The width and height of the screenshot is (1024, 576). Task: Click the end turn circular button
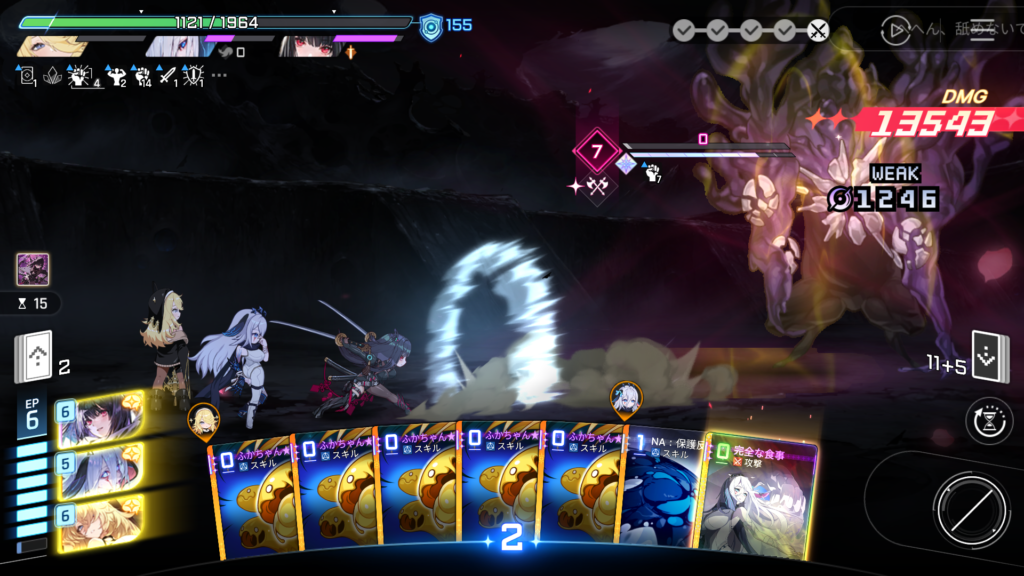pyautogui.click(x=966, y=505)
